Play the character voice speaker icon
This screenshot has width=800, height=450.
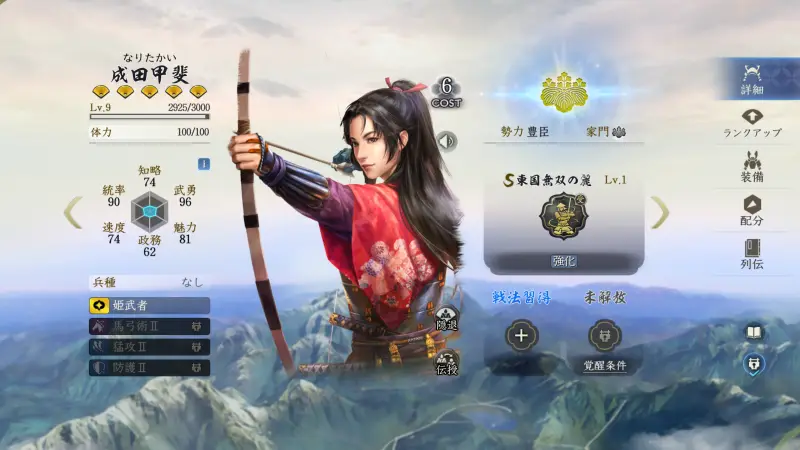click(446, 140)
